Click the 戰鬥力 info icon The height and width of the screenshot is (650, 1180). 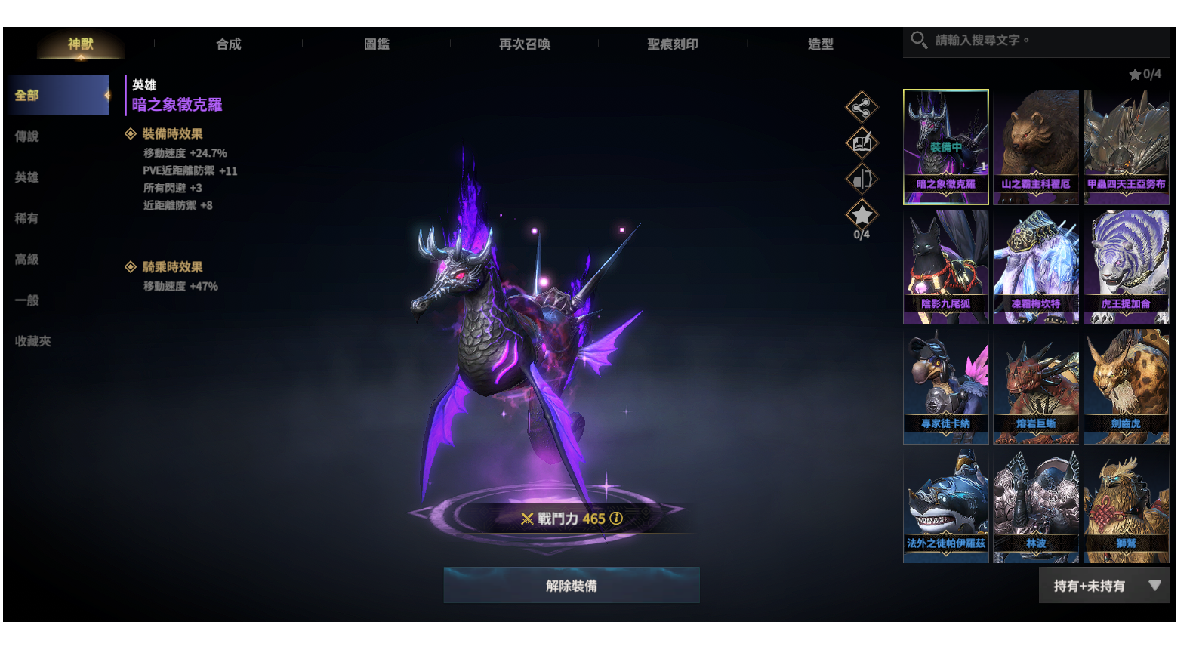click(616, 518)
